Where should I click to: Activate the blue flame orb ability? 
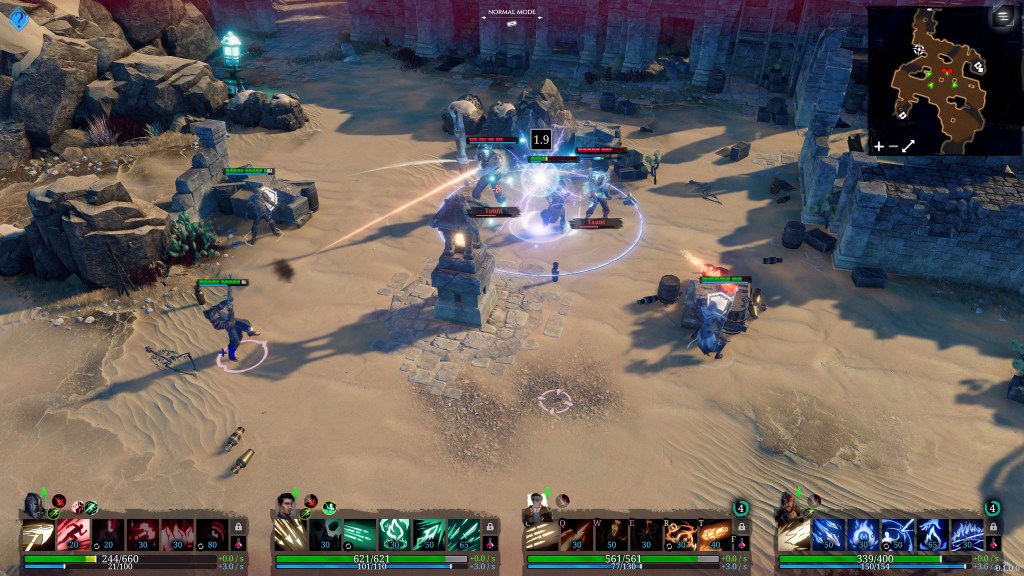(x=864, y=534)
